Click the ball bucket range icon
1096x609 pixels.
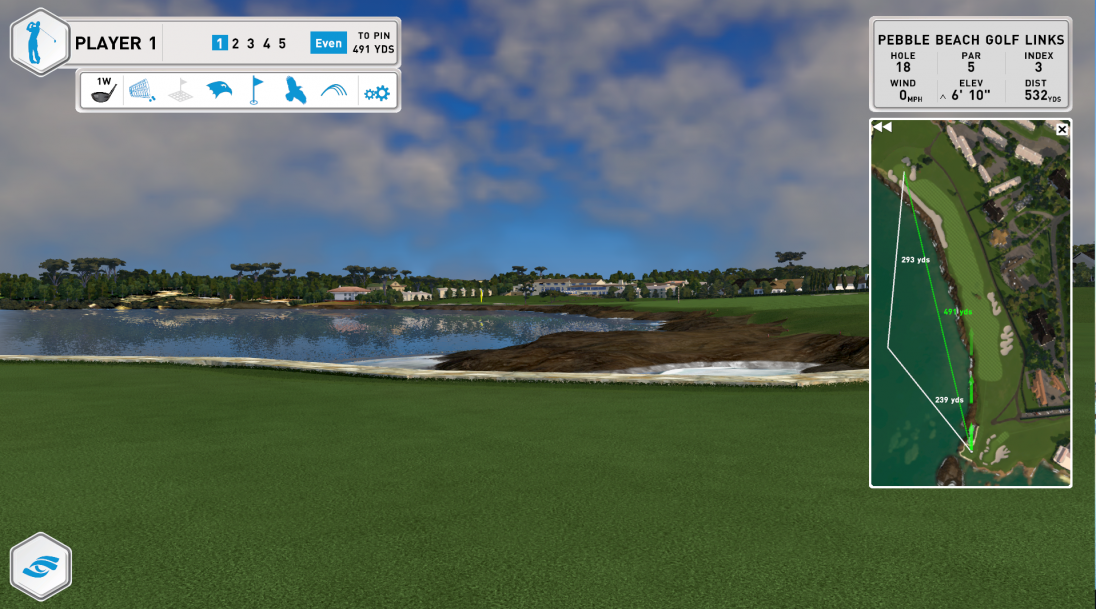click(x=142, y=91)
